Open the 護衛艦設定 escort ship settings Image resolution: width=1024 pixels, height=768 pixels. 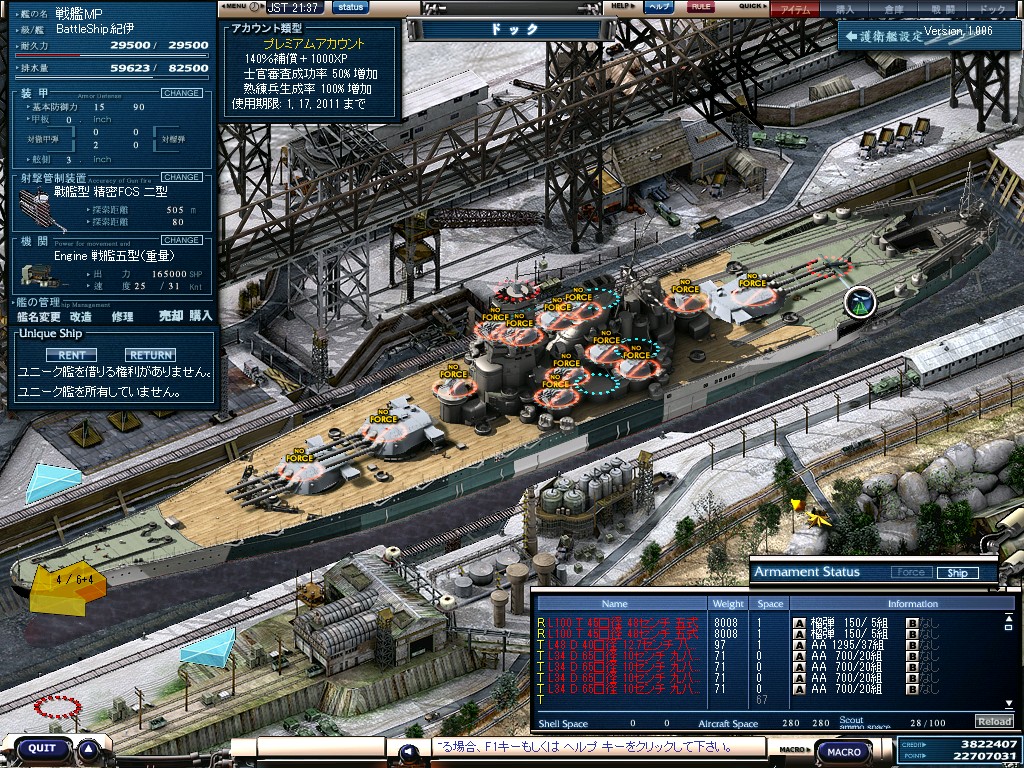tap(882, 36)
